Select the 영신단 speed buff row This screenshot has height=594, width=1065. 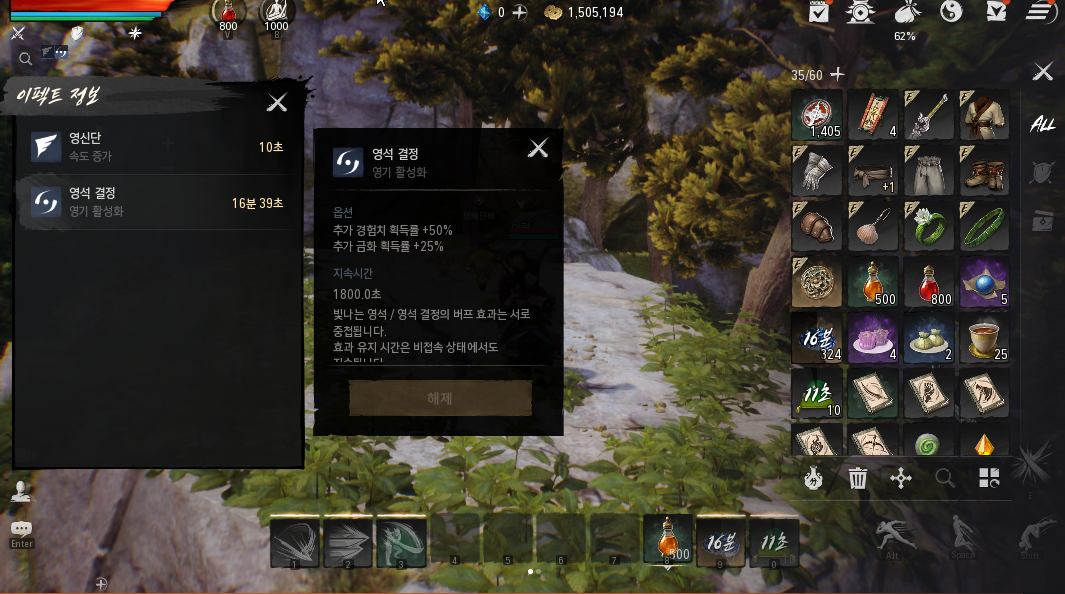[x=157, y=147]
